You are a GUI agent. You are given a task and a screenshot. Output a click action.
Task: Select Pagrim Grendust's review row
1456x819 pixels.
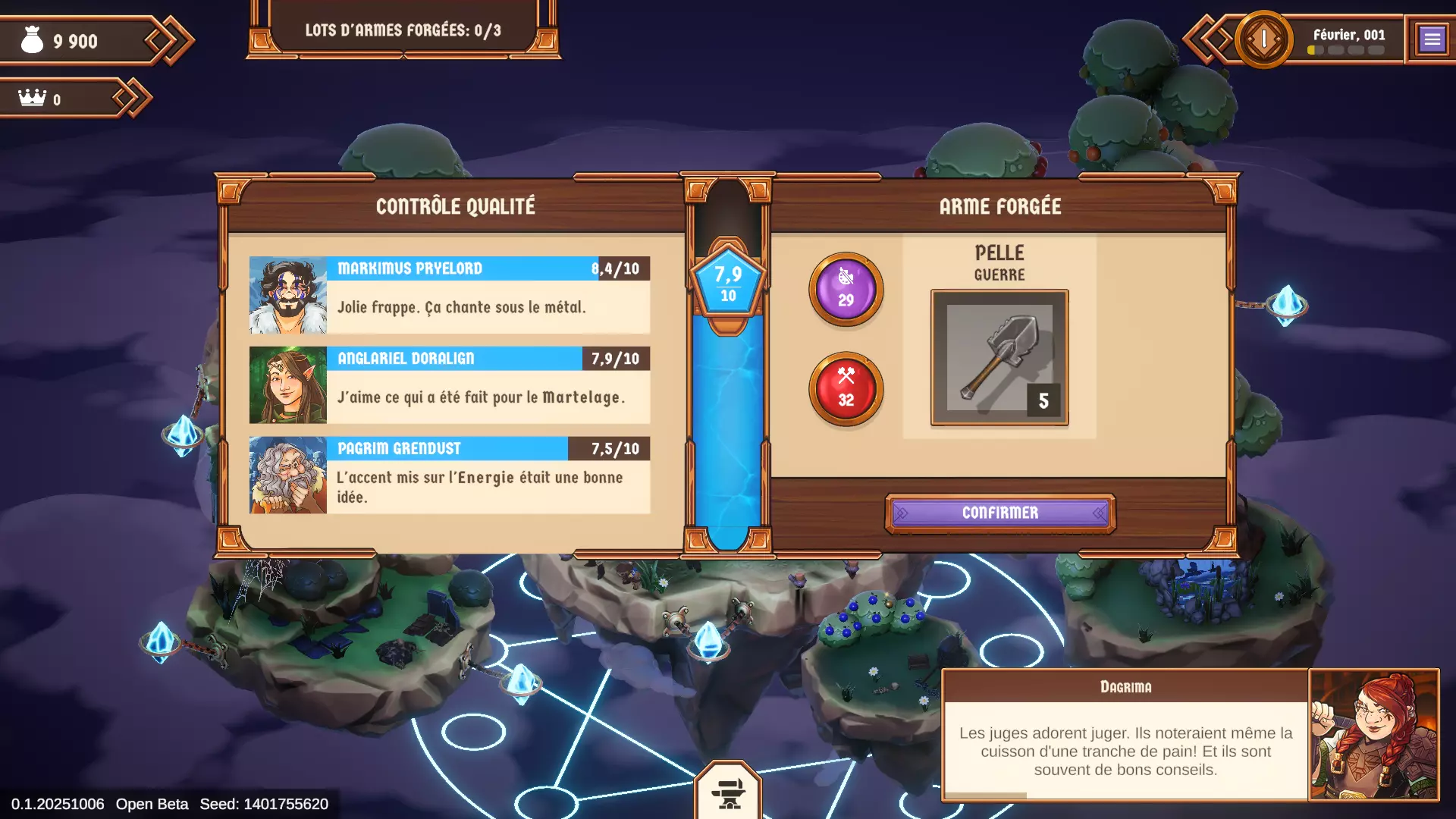(450, 475)
